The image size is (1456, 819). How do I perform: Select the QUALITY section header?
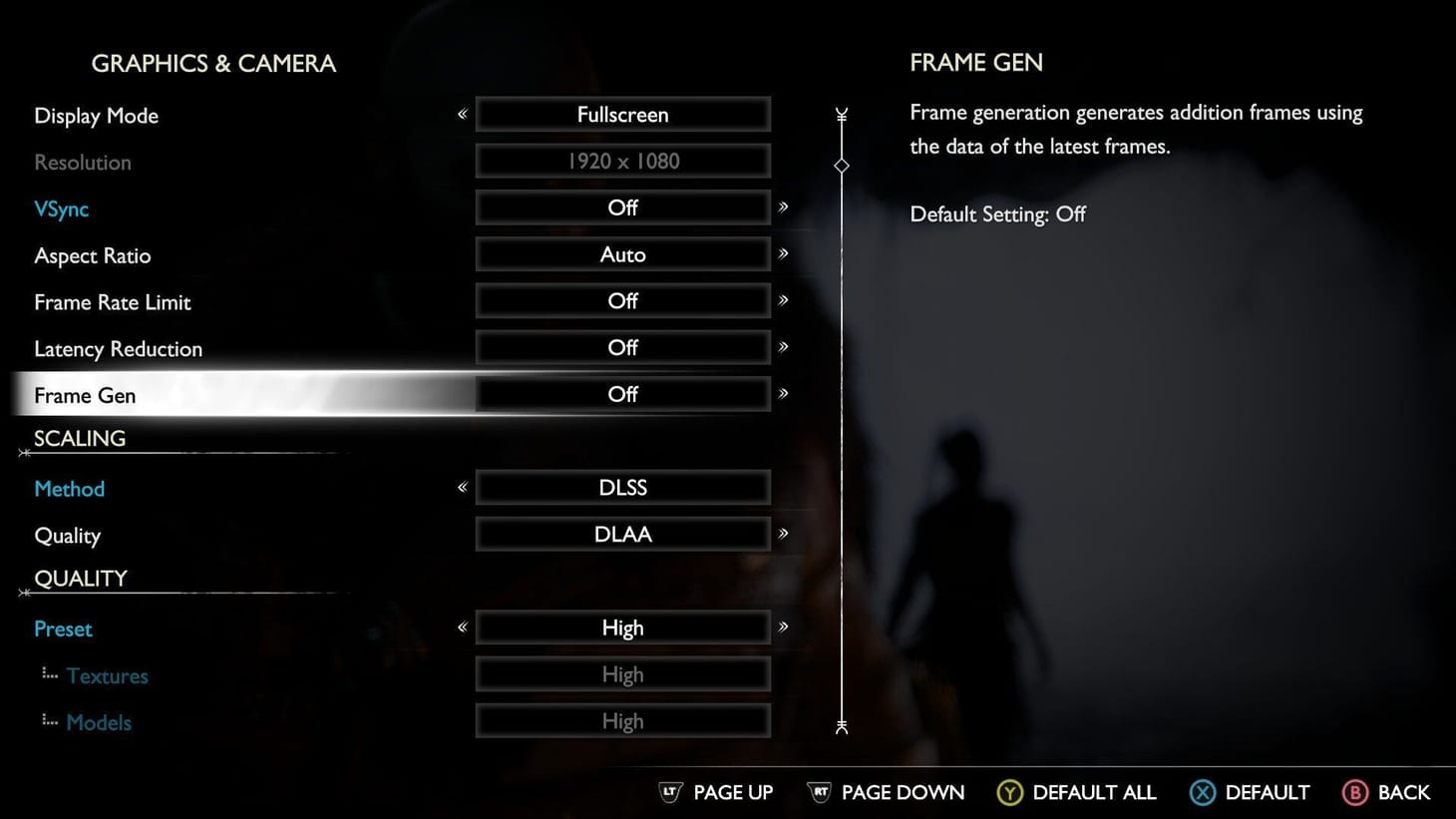click(80, 578)
